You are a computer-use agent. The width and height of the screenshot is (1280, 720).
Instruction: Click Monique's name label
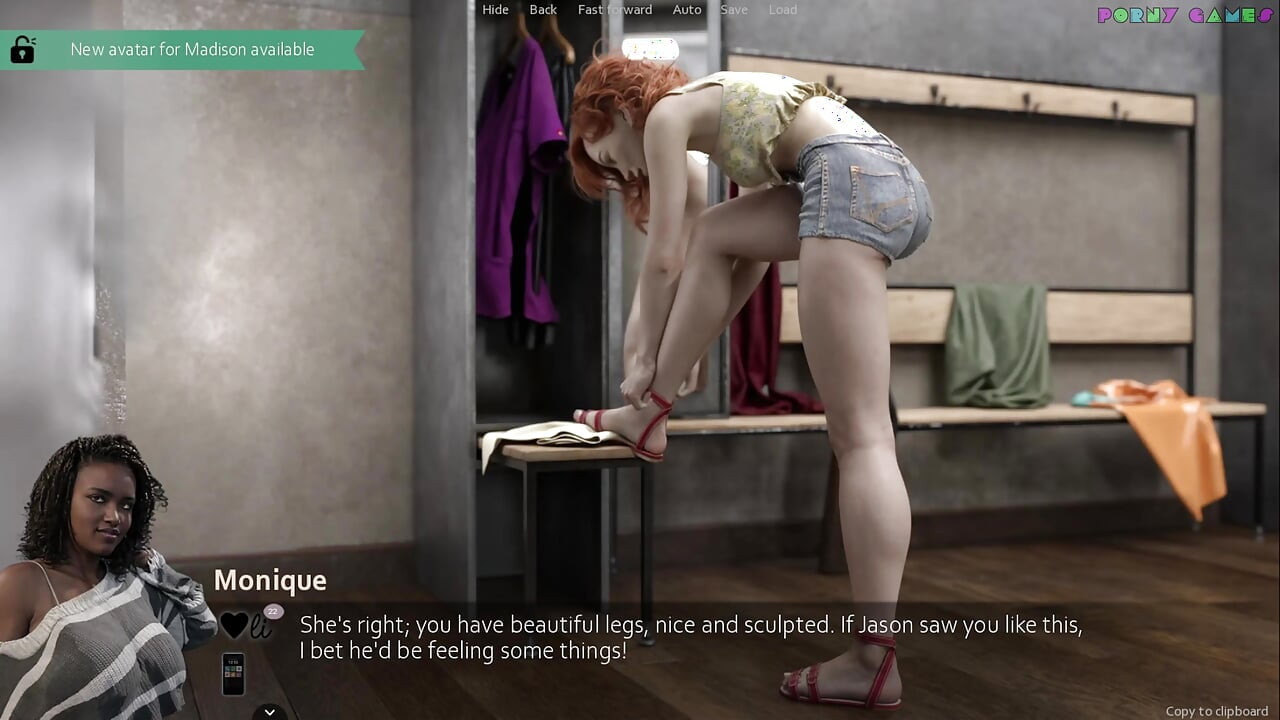(x=270, y=580)
